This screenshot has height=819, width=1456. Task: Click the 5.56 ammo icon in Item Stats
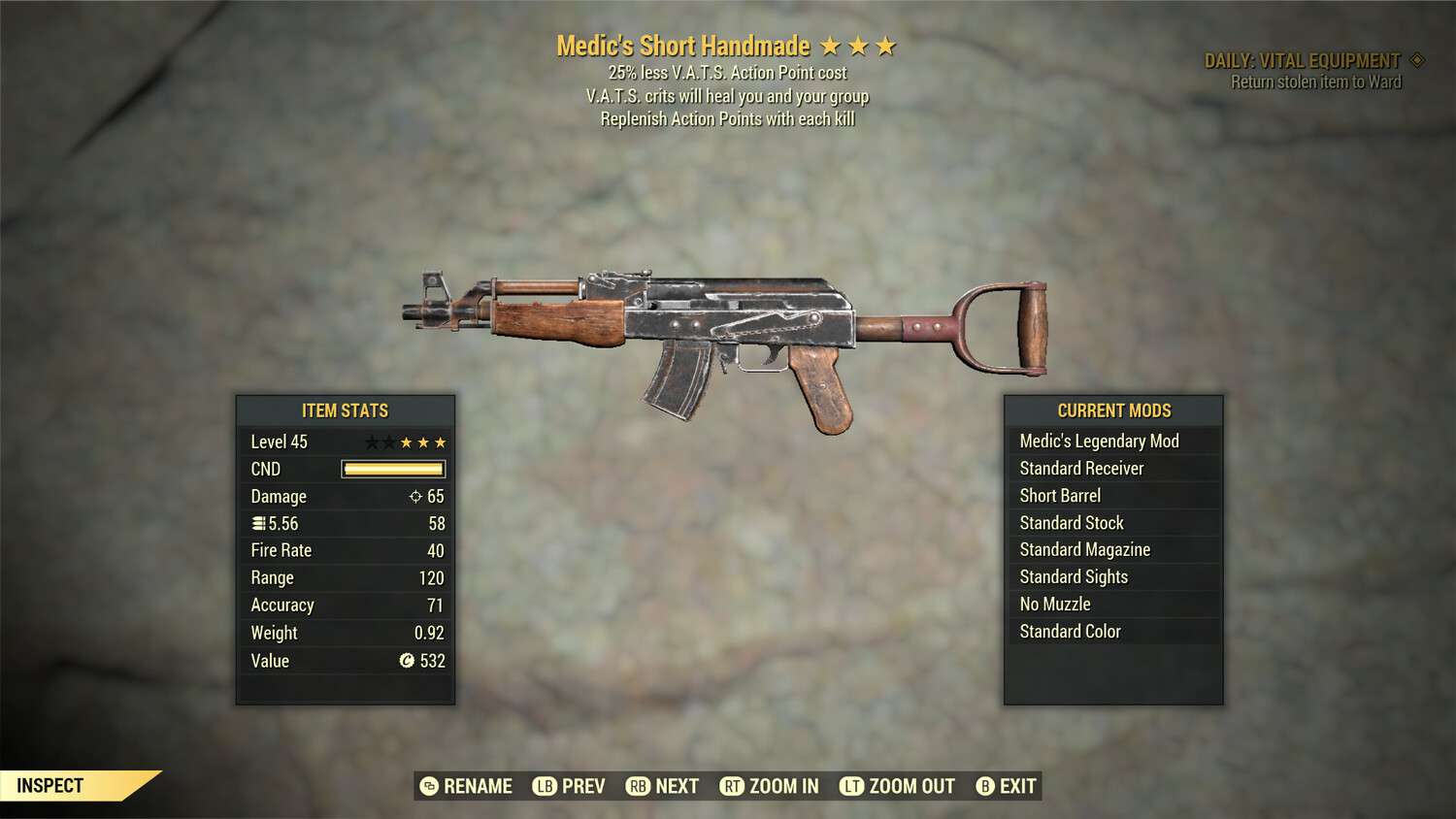point(258,523)
